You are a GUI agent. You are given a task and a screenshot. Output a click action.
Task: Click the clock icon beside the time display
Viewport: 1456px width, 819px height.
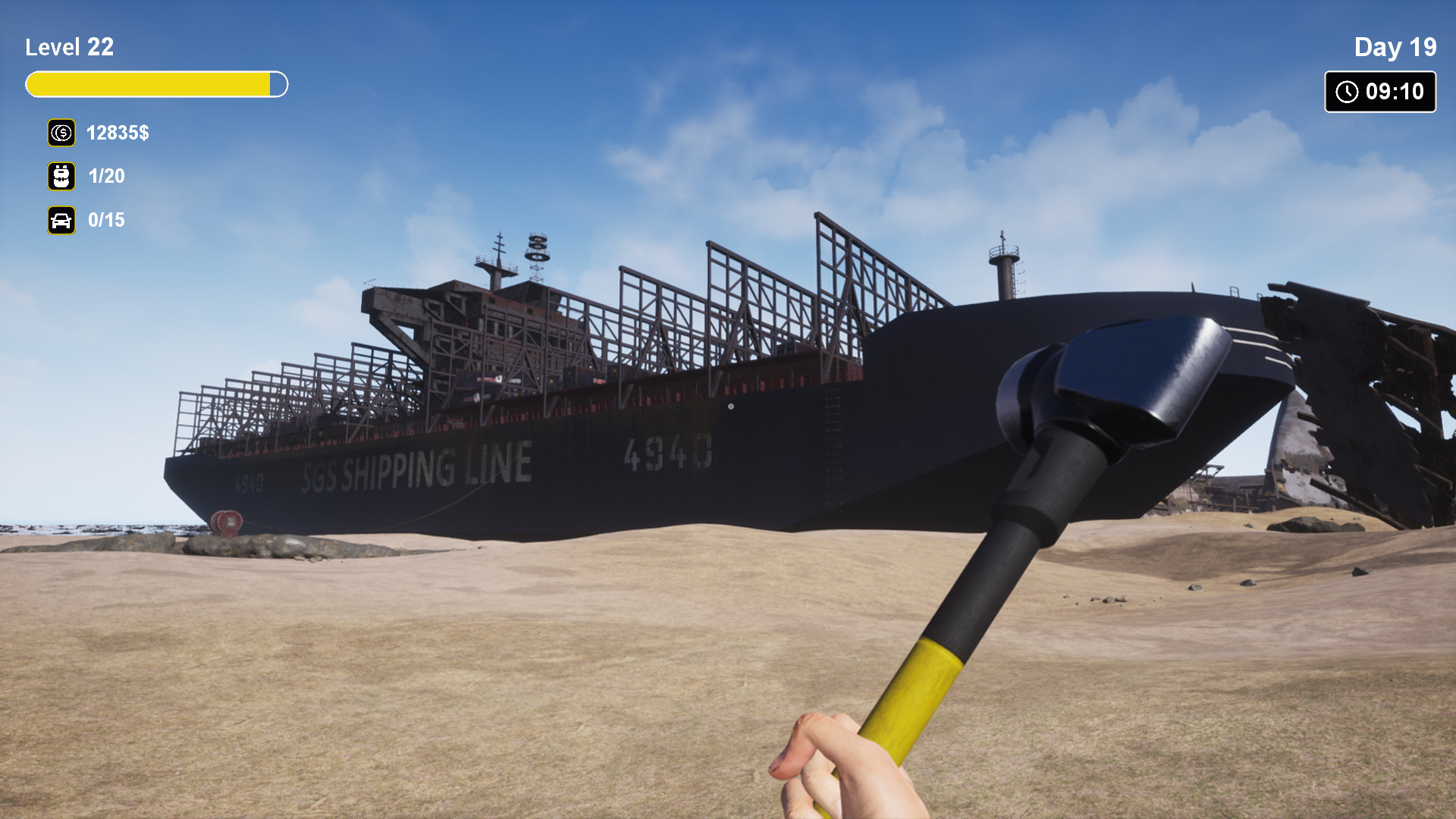pyautogui.click(x=1345, y=92)
